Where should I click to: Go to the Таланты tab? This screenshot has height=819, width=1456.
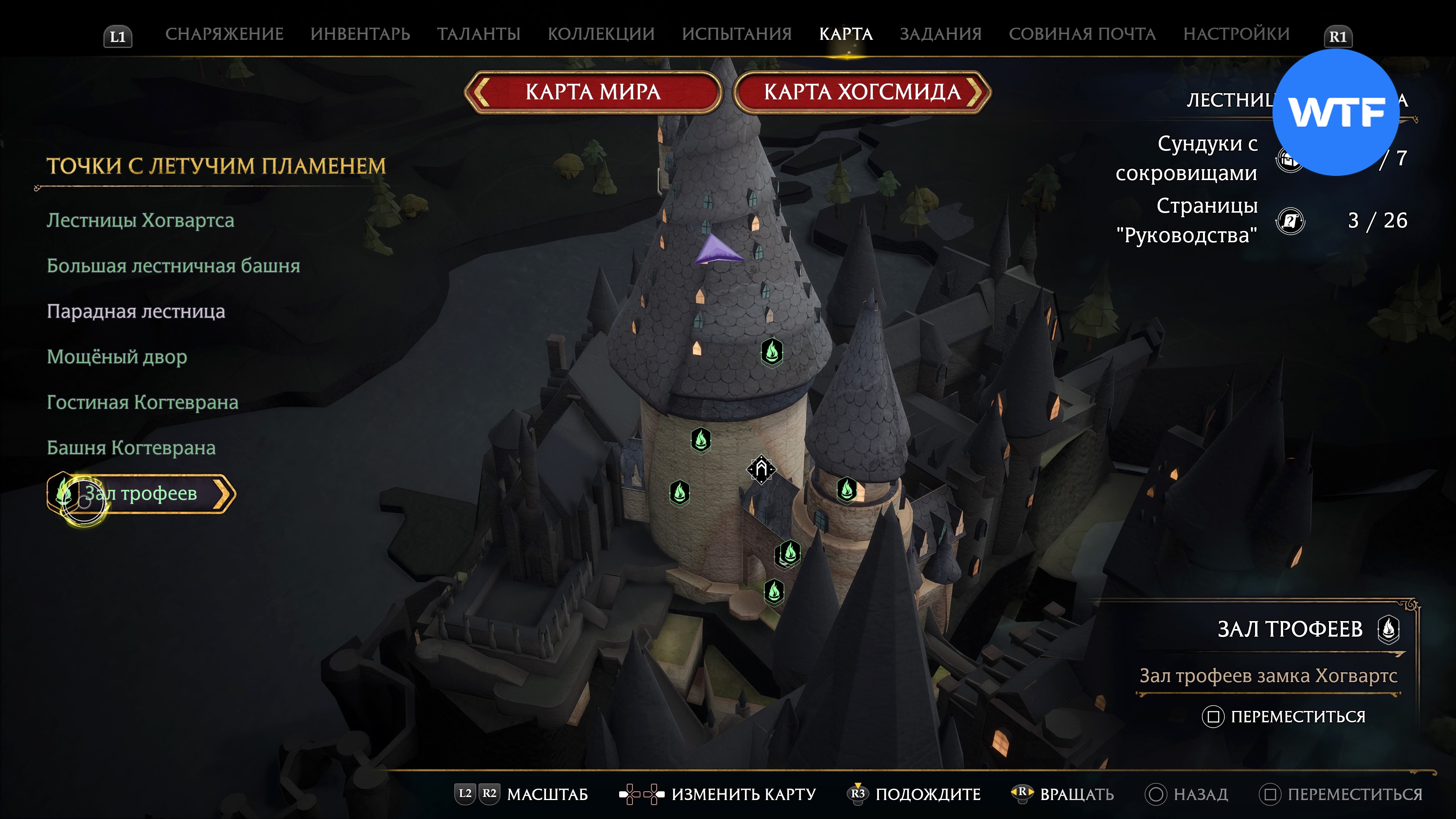478,34
